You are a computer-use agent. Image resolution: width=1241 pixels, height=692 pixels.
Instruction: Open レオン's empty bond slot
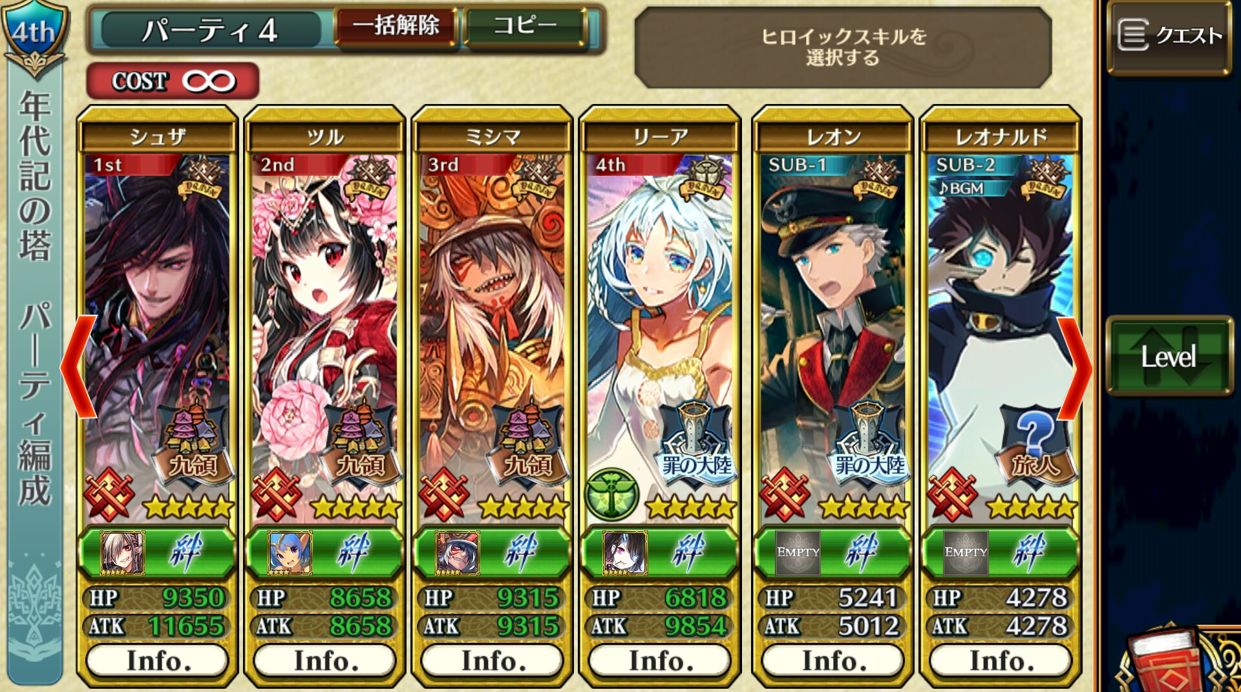pyautogui.click(x=797, y=552)
